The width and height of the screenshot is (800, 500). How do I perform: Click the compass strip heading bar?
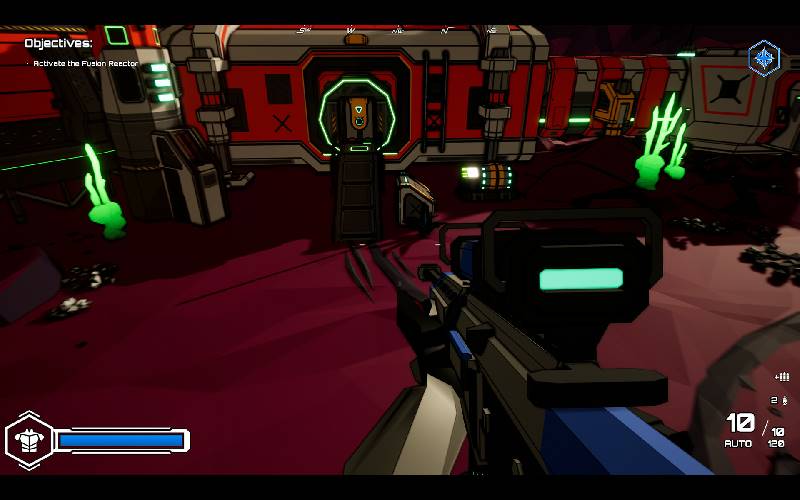click(x=397, y=30)
